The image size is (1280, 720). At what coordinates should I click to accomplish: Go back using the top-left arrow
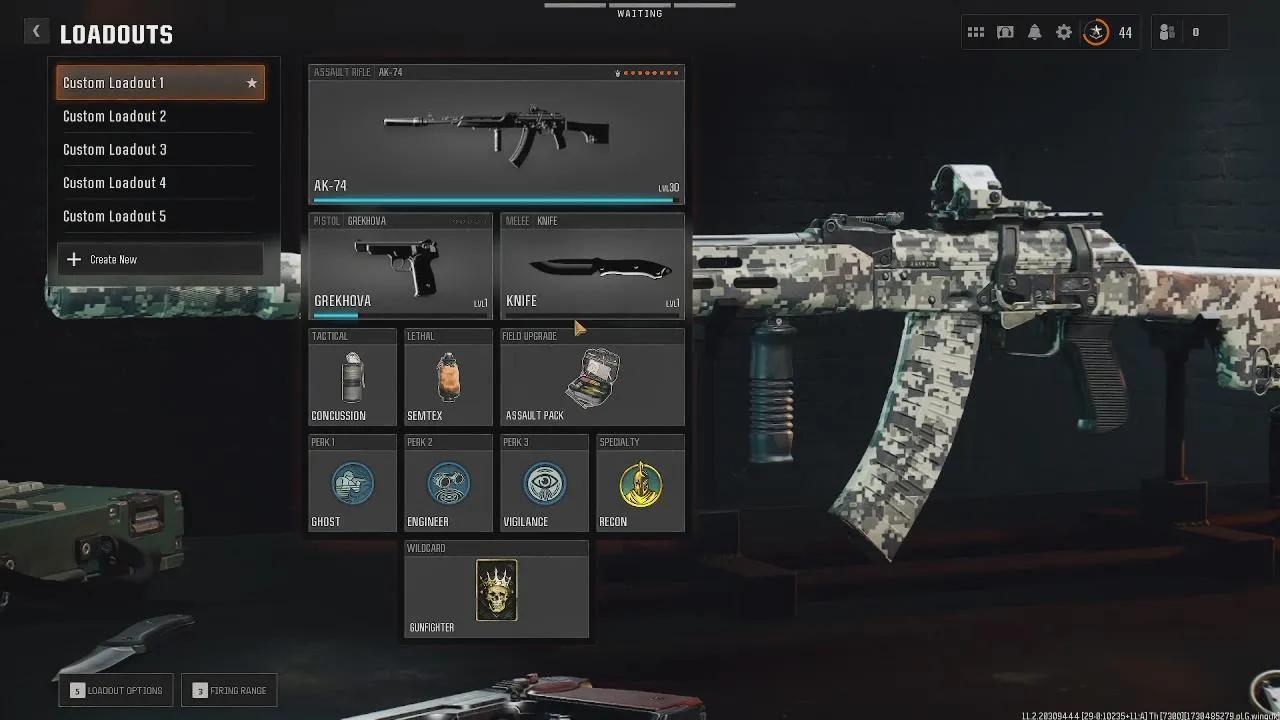coord(36,32)
